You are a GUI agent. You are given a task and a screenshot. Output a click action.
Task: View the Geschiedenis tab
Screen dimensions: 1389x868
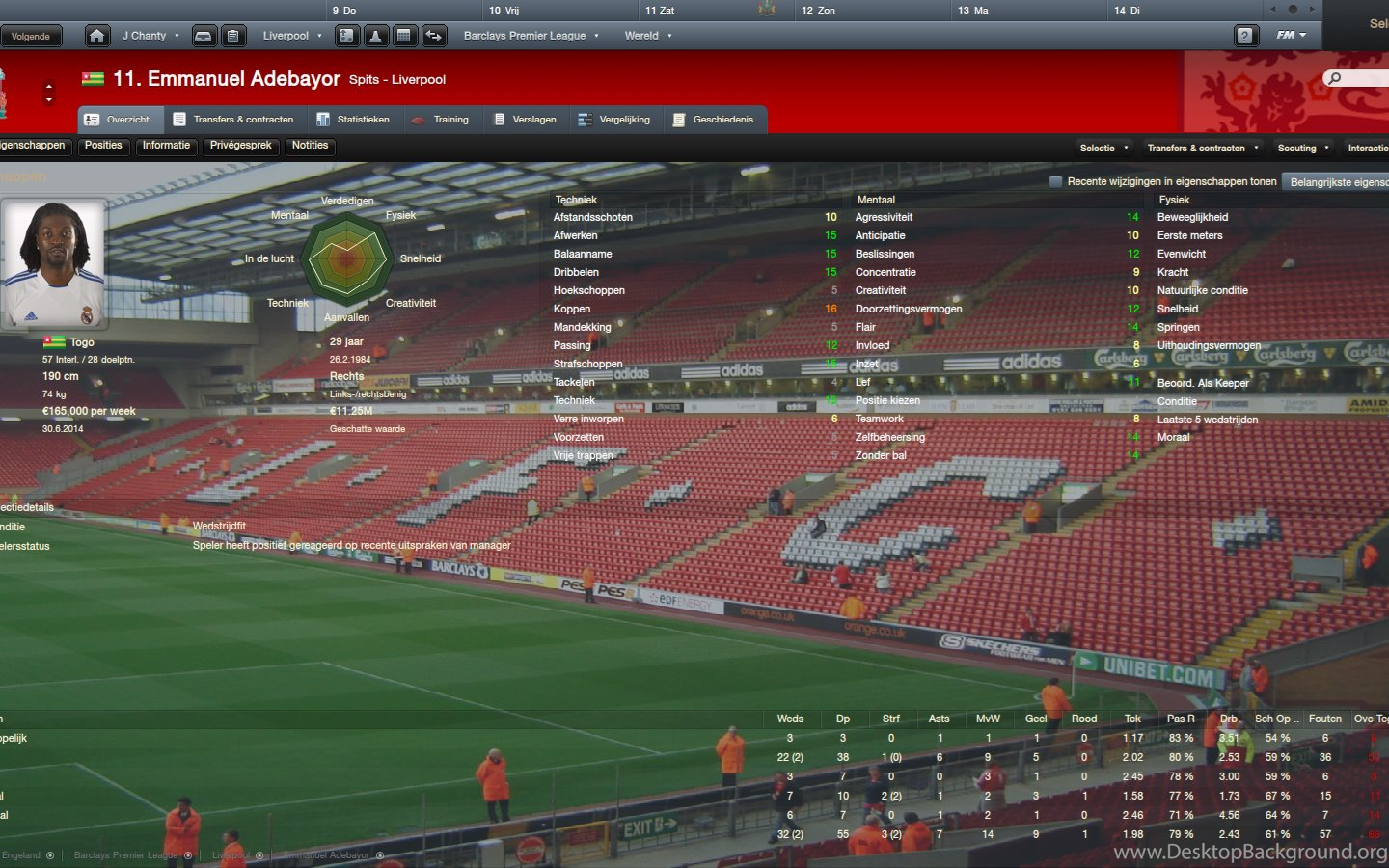pos(714,120)
